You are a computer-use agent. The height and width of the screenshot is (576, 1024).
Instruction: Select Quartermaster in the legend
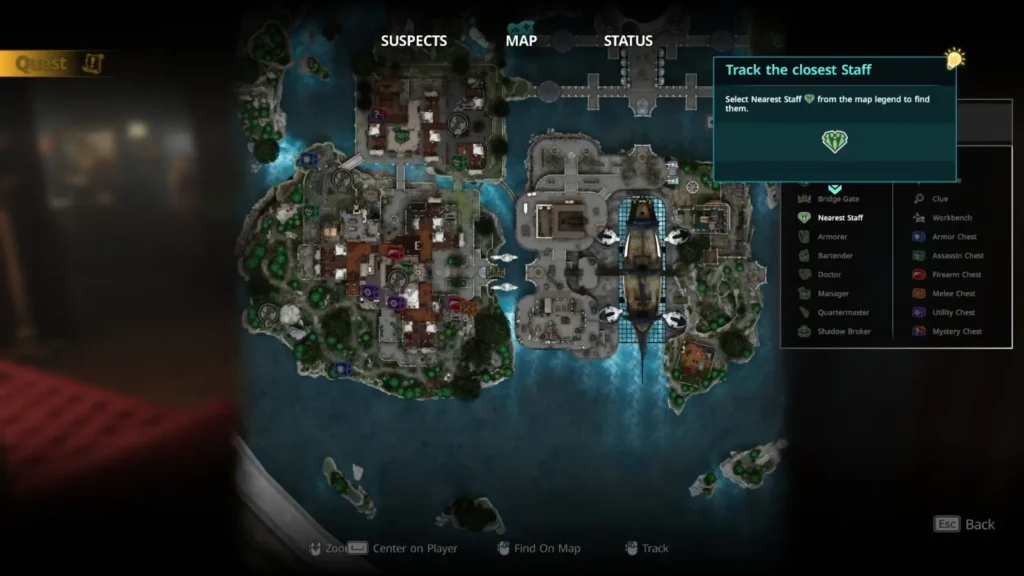(843, 313)
